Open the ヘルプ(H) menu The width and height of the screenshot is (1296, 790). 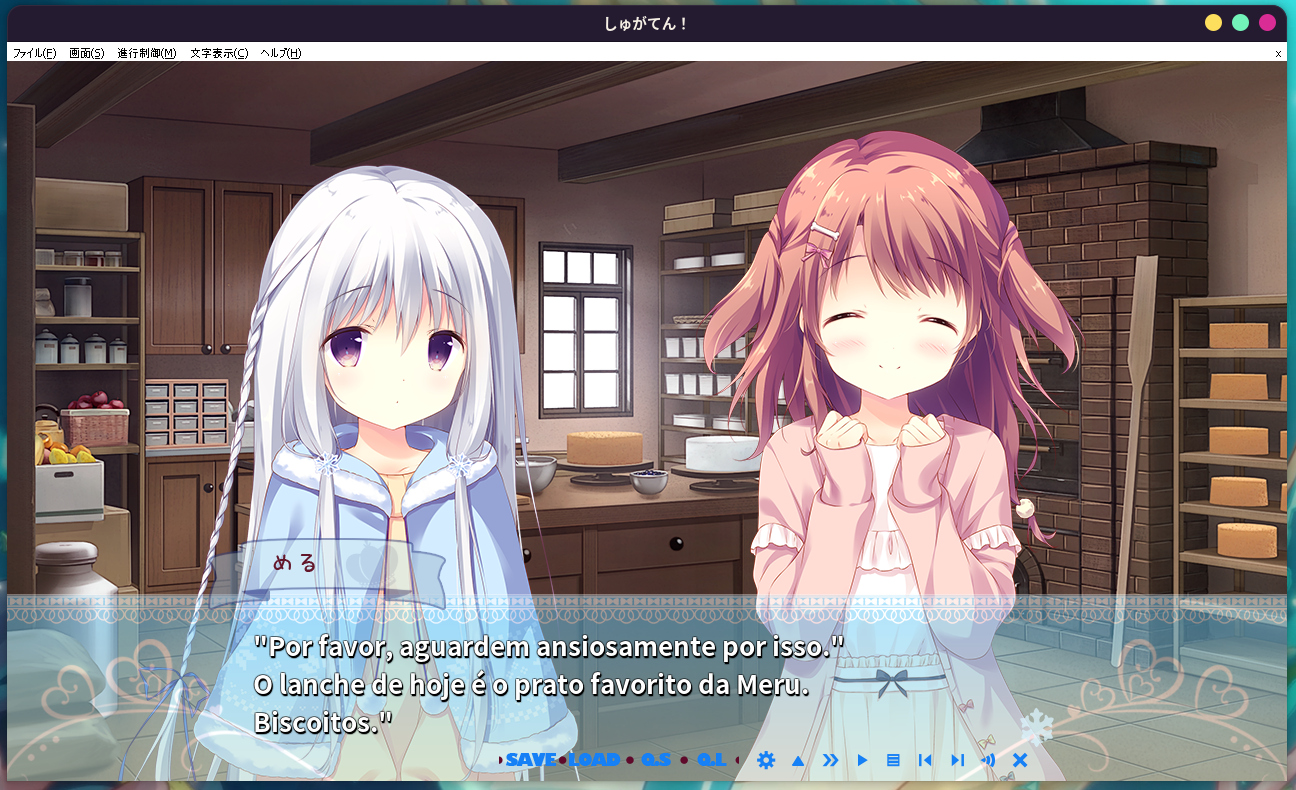[280, 53]
